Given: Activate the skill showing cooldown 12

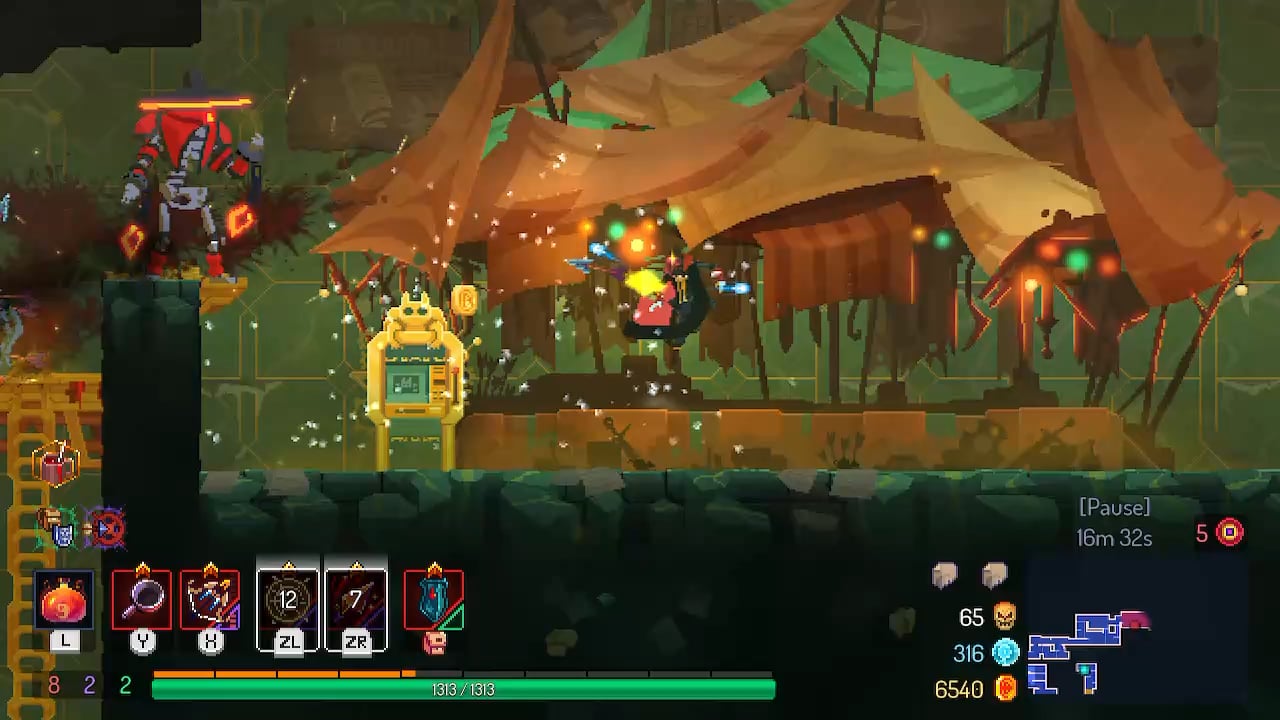Looking at the screenshot, I should pyautogui.click(x=288, y=601).
